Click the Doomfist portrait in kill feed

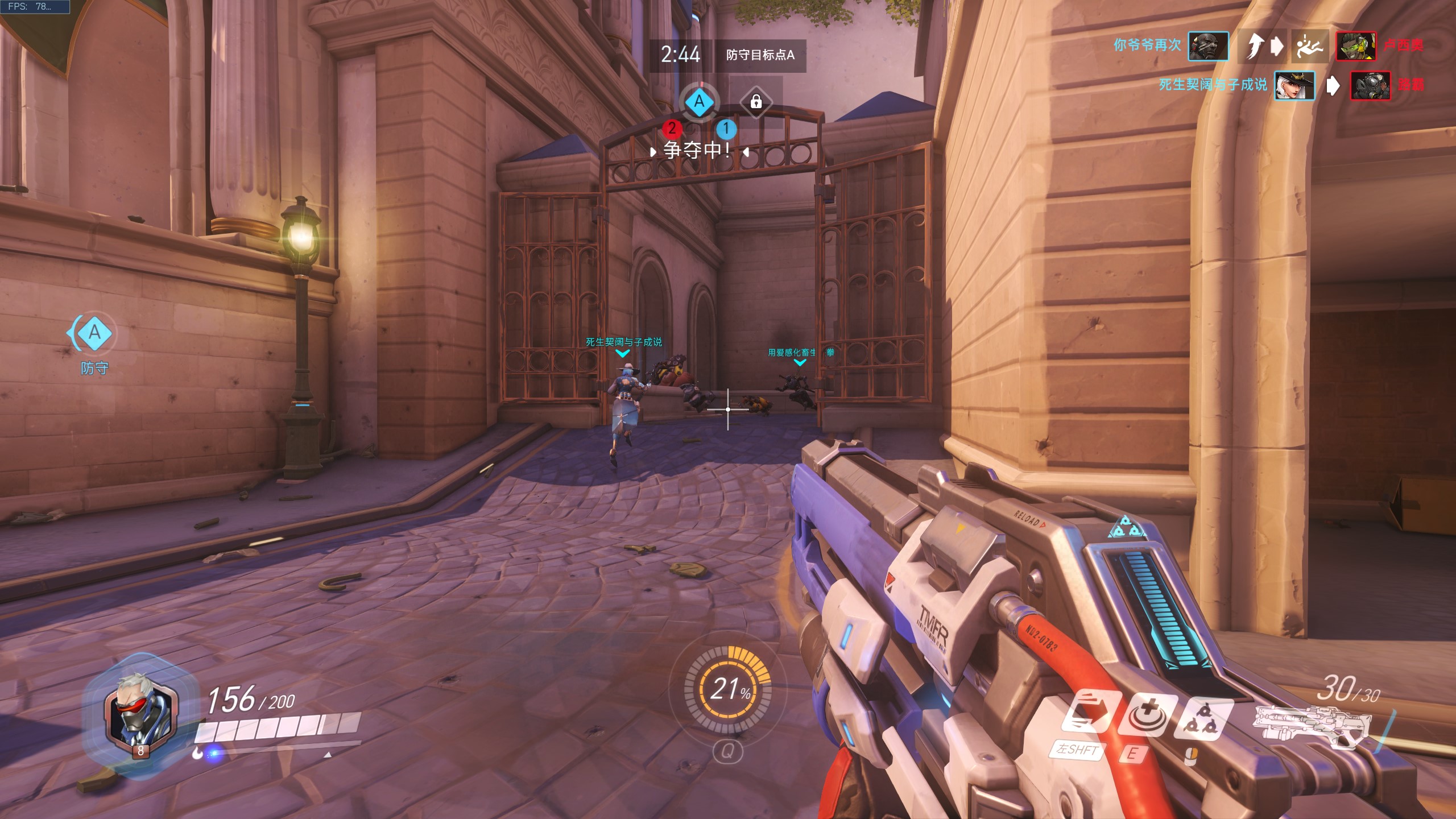[x=1208, y=45]
